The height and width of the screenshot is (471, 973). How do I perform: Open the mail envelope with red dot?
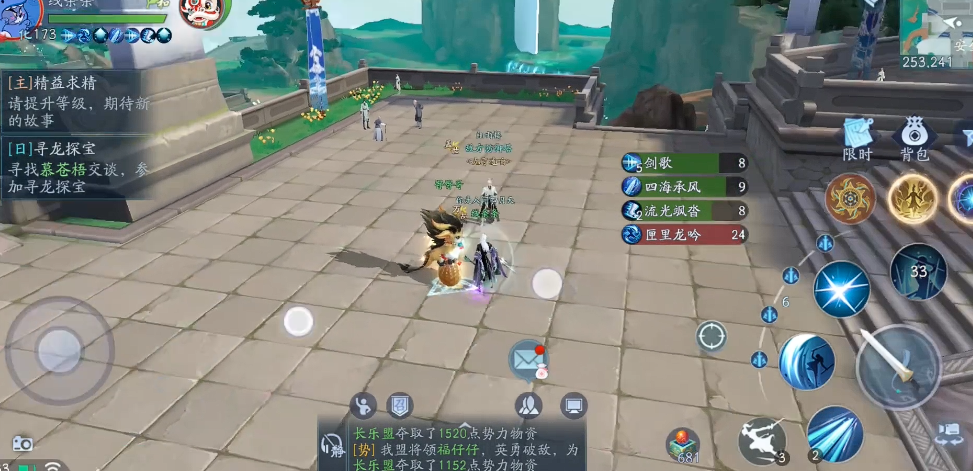click(x=527, y=359)
